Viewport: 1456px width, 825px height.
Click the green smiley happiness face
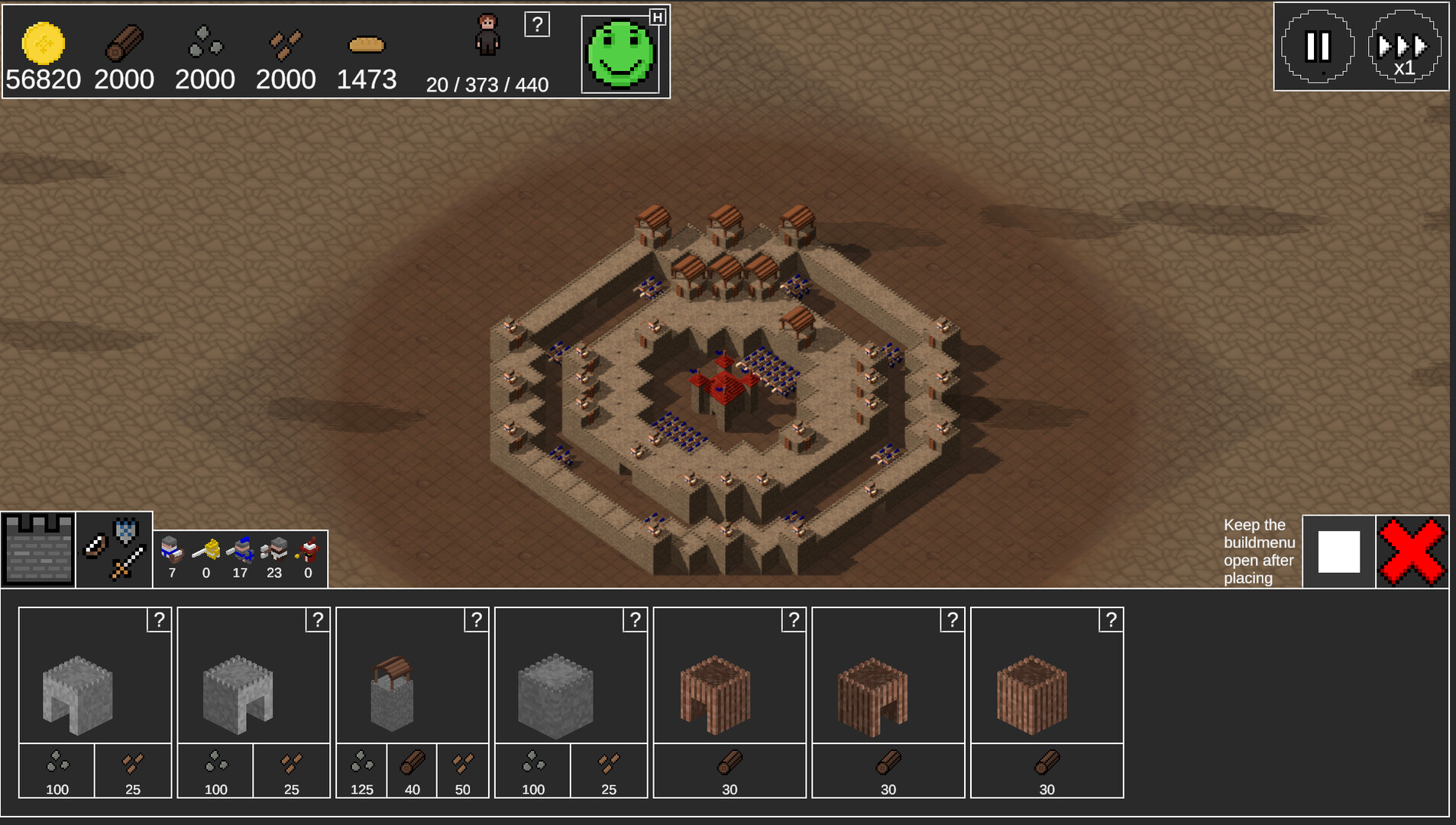(x=620, y=53)
